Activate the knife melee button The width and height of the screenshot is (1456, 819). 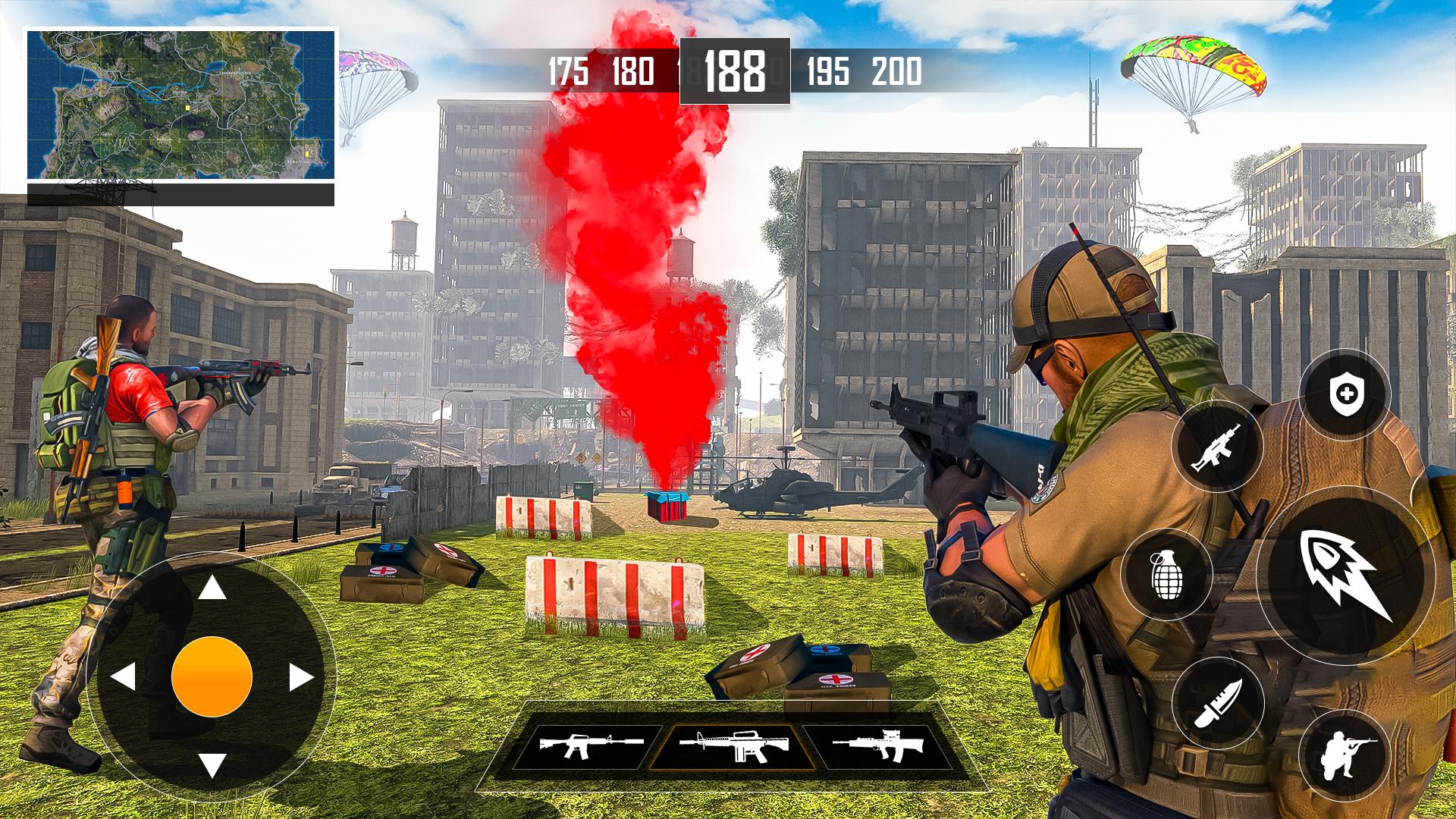click(1216, 702)
